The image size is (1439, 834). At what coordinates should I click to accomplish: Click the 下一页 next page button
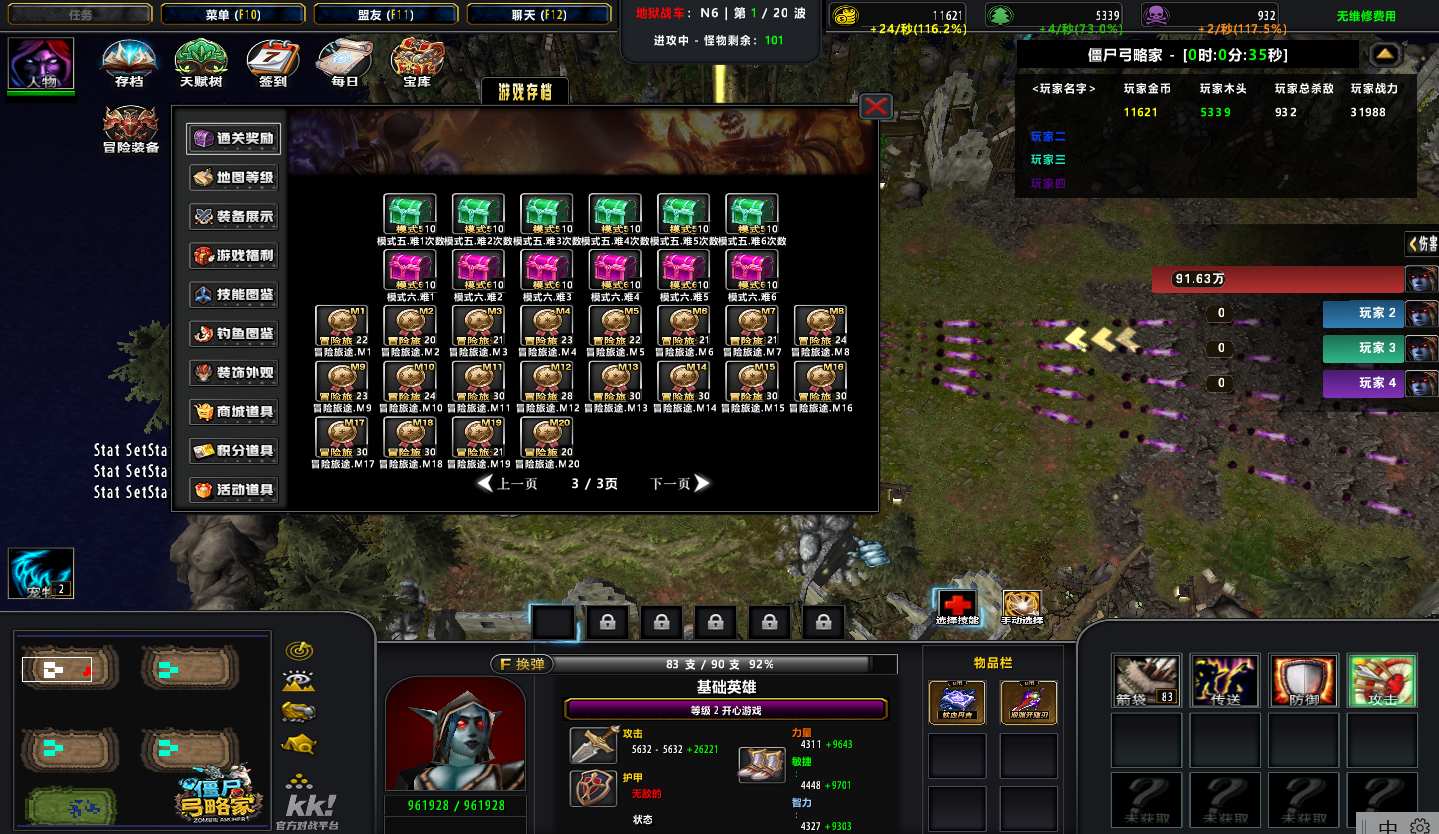coord(680,484)
